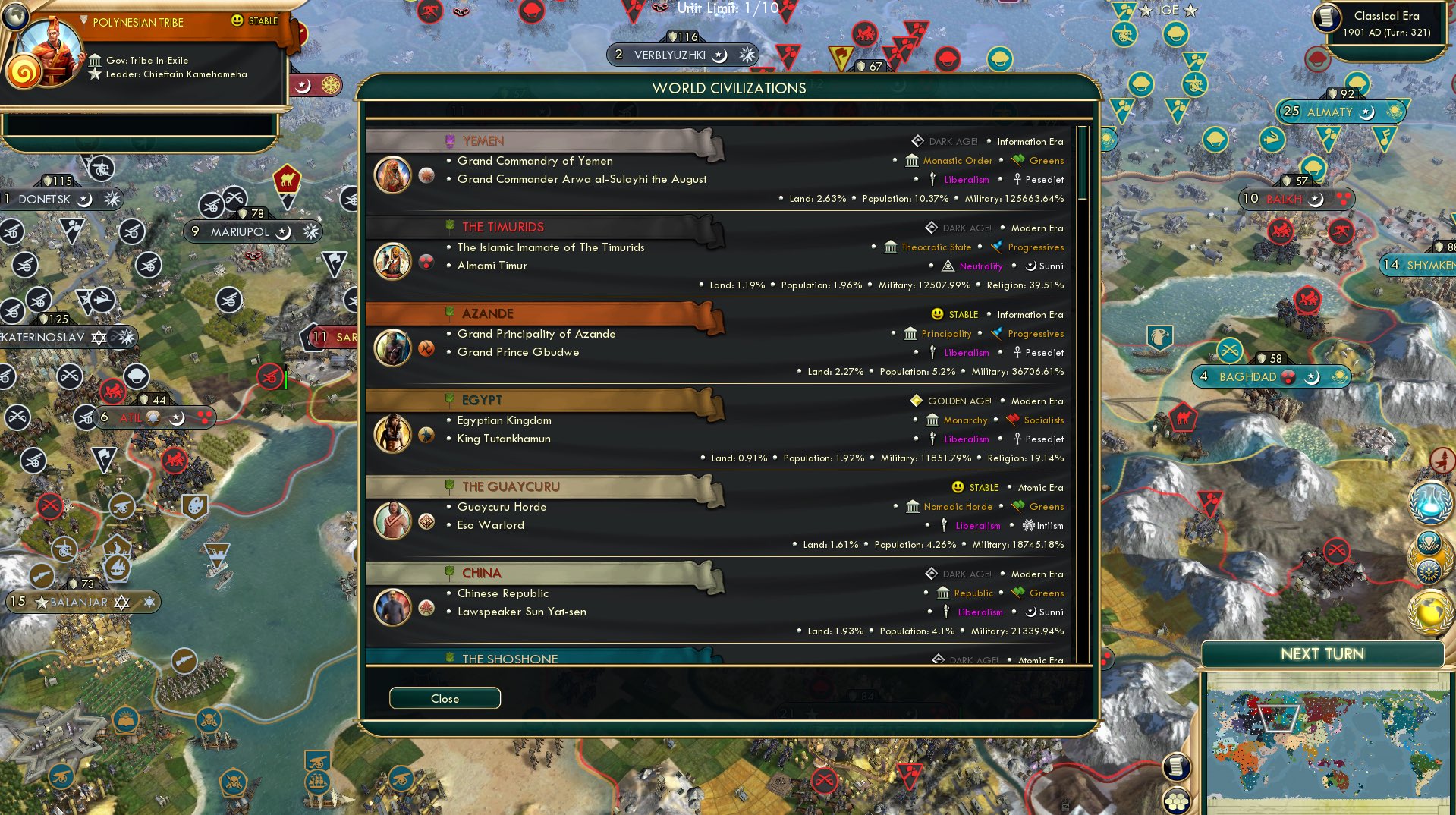Viewport: 1456px width, 815px height.
Task: Click the Sunni religion icon for The Timurids
Action: [x=1030, y=266]
